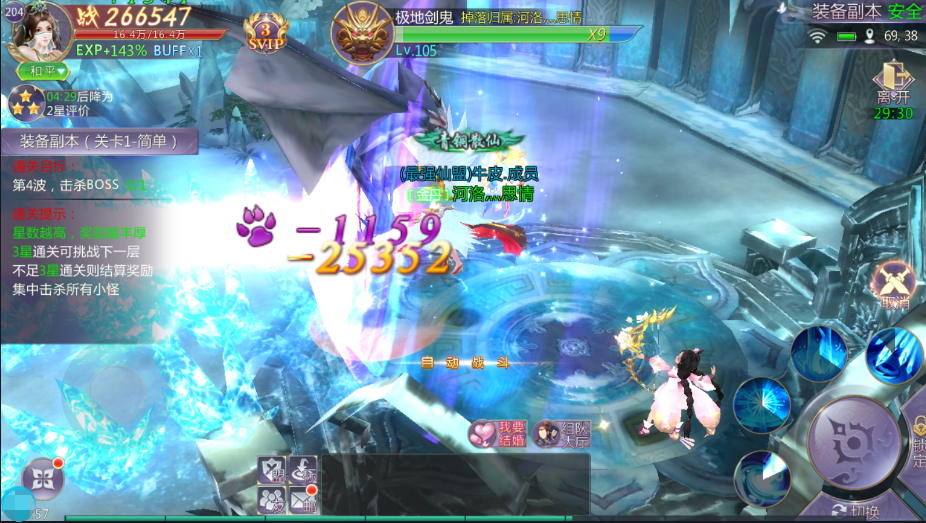Switch target using the 切换 button
This screenshot has height=523, width=926.
(x=855, y=512)
